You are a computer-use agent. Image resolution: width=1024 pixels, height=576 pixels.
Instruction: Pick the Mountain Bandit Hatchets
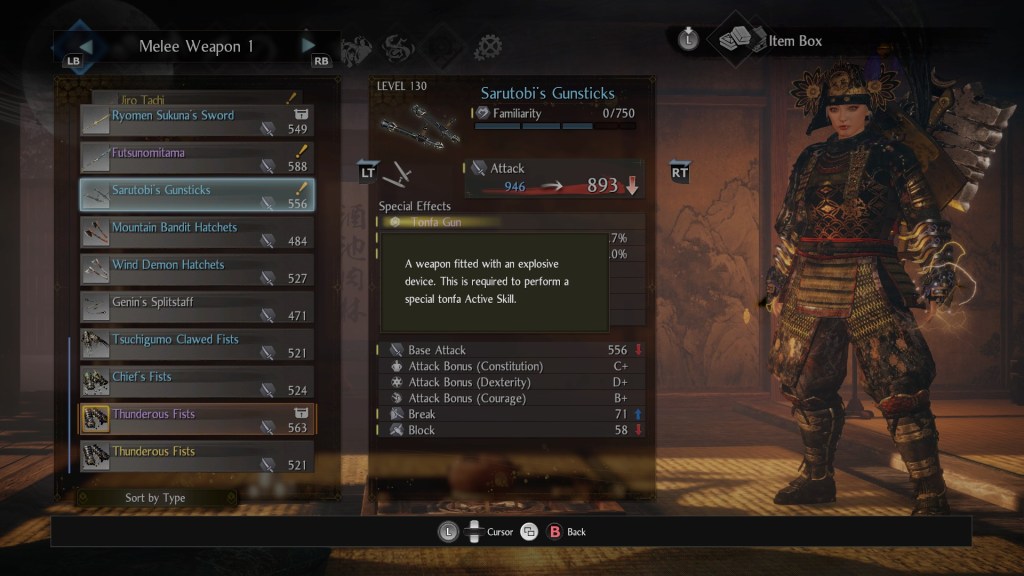(197, 233)
